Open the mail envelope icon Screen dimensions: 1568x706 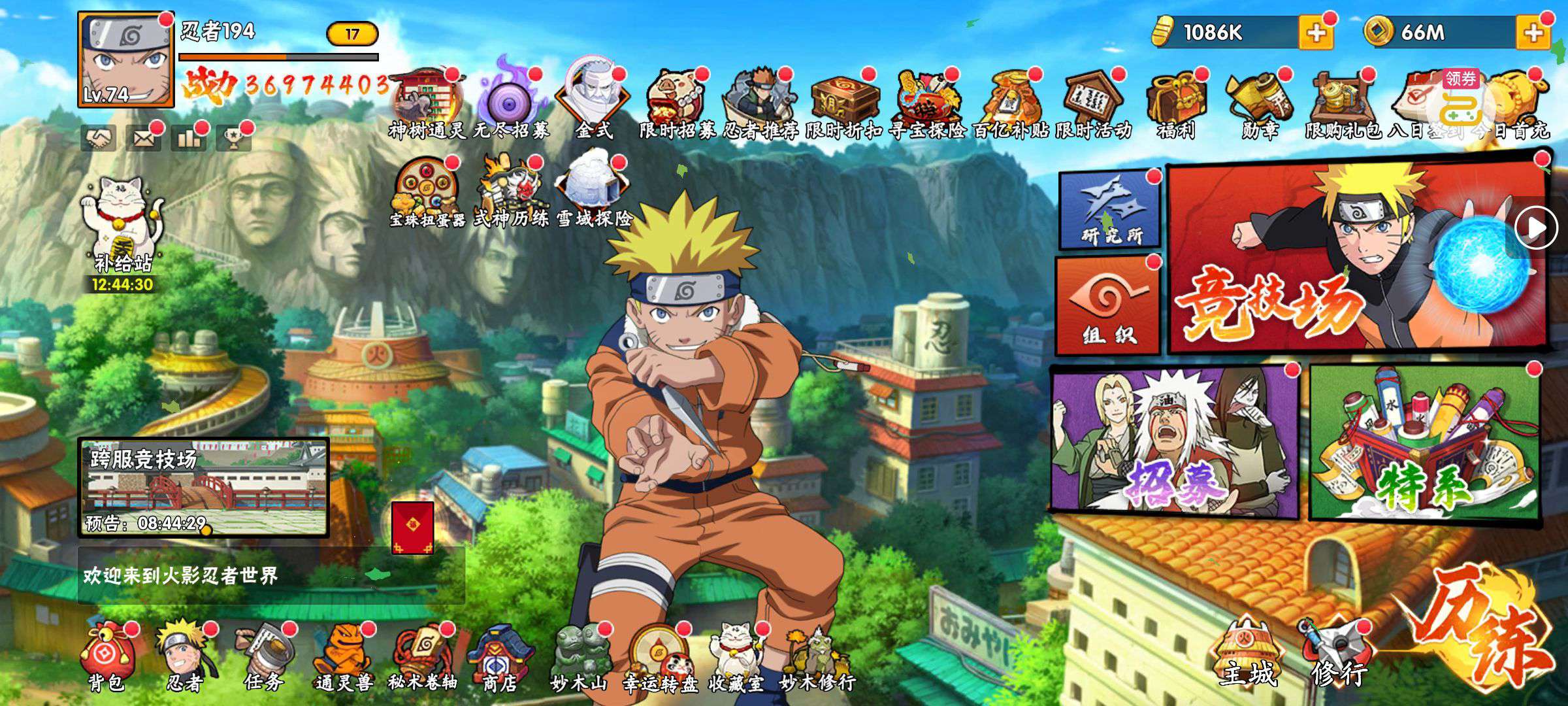tap(143, 138)
